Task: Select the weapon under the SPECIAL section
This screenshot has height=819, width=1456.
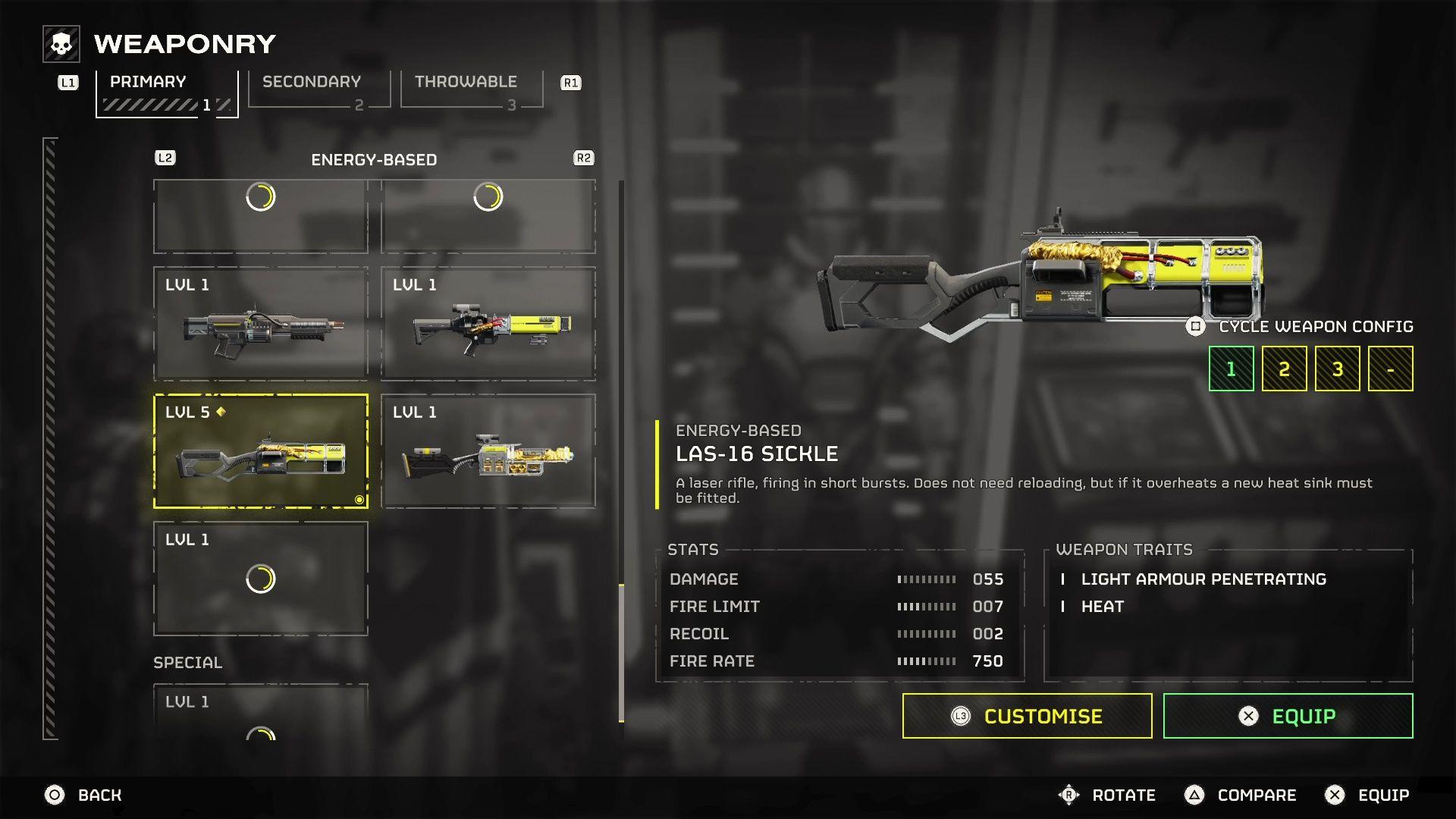Action: click(x=261, y=717)
